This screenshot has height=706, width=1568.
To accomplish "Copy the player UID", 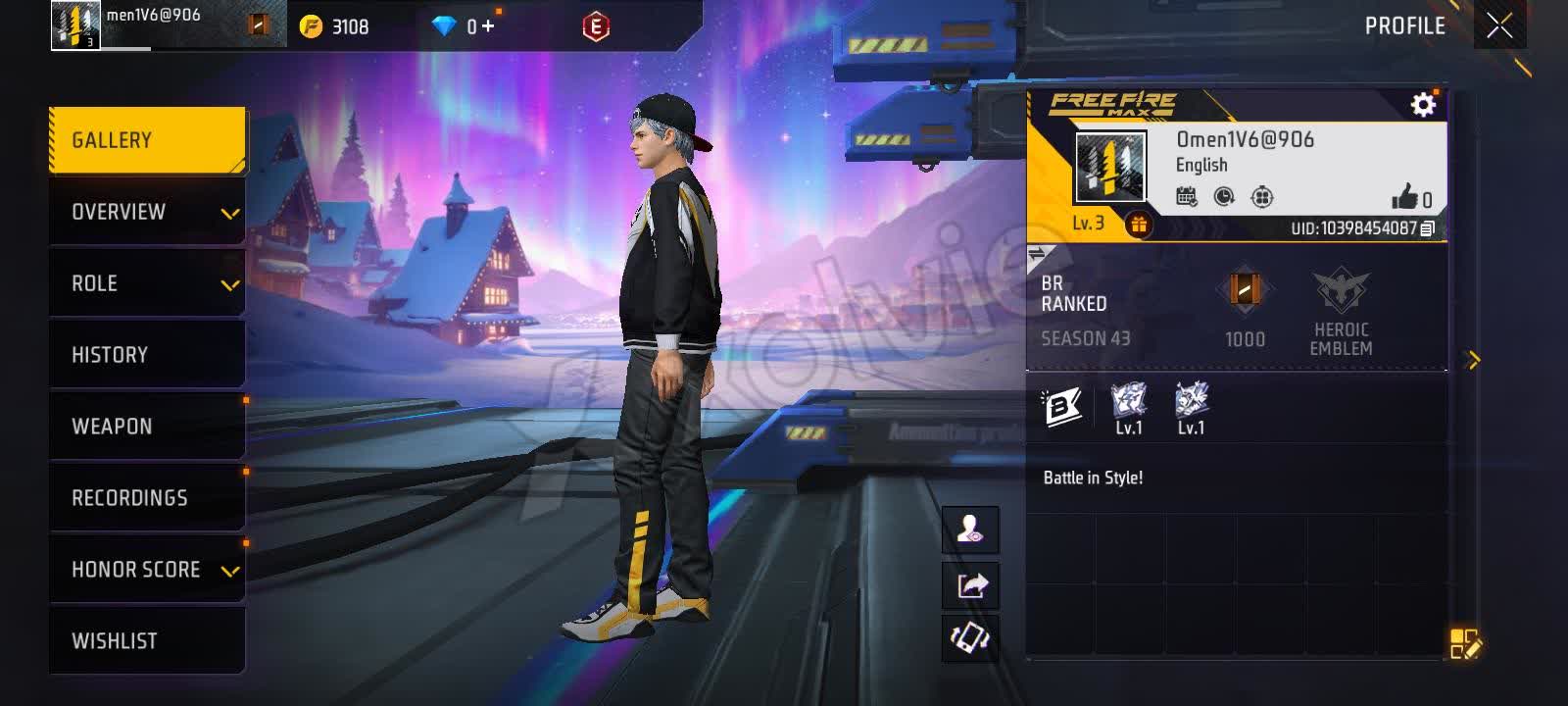I will click(1428, 228).
